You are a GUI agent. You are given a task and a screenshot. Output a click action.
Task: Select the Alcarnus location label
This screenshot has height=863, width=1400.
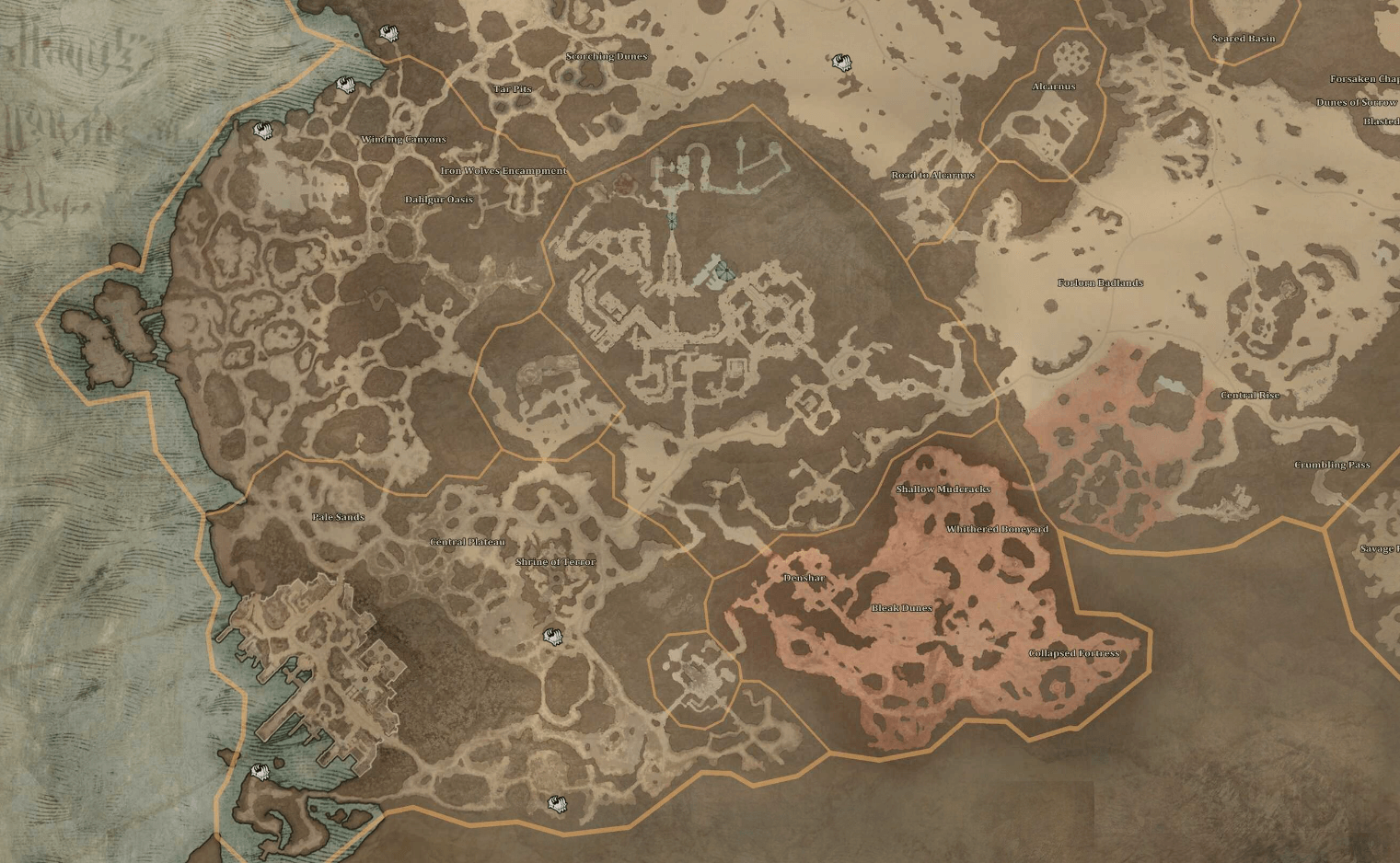coord(1055,87)
